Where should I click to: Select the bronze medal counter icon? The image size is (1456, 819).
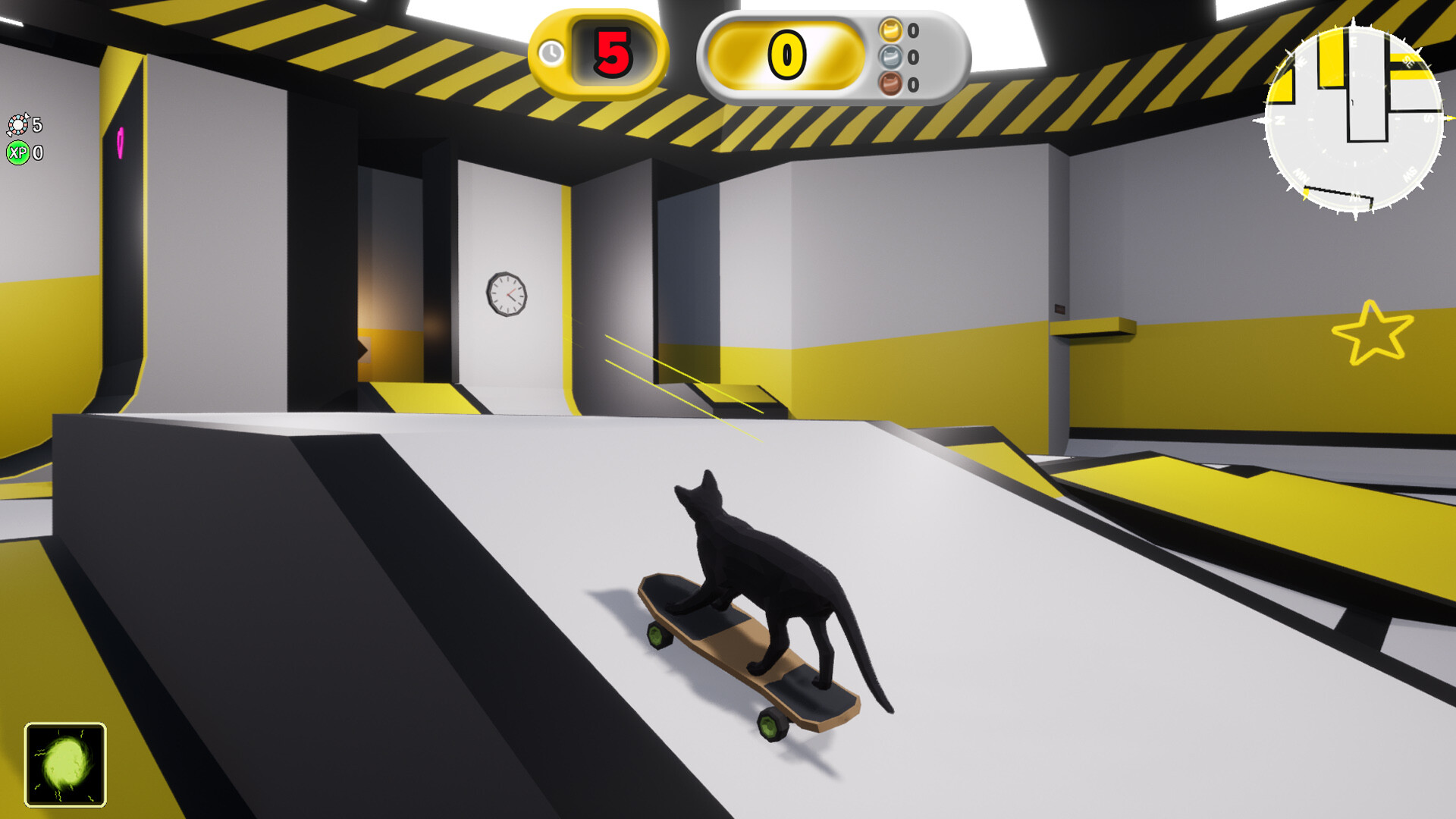[x=889, y=83]
